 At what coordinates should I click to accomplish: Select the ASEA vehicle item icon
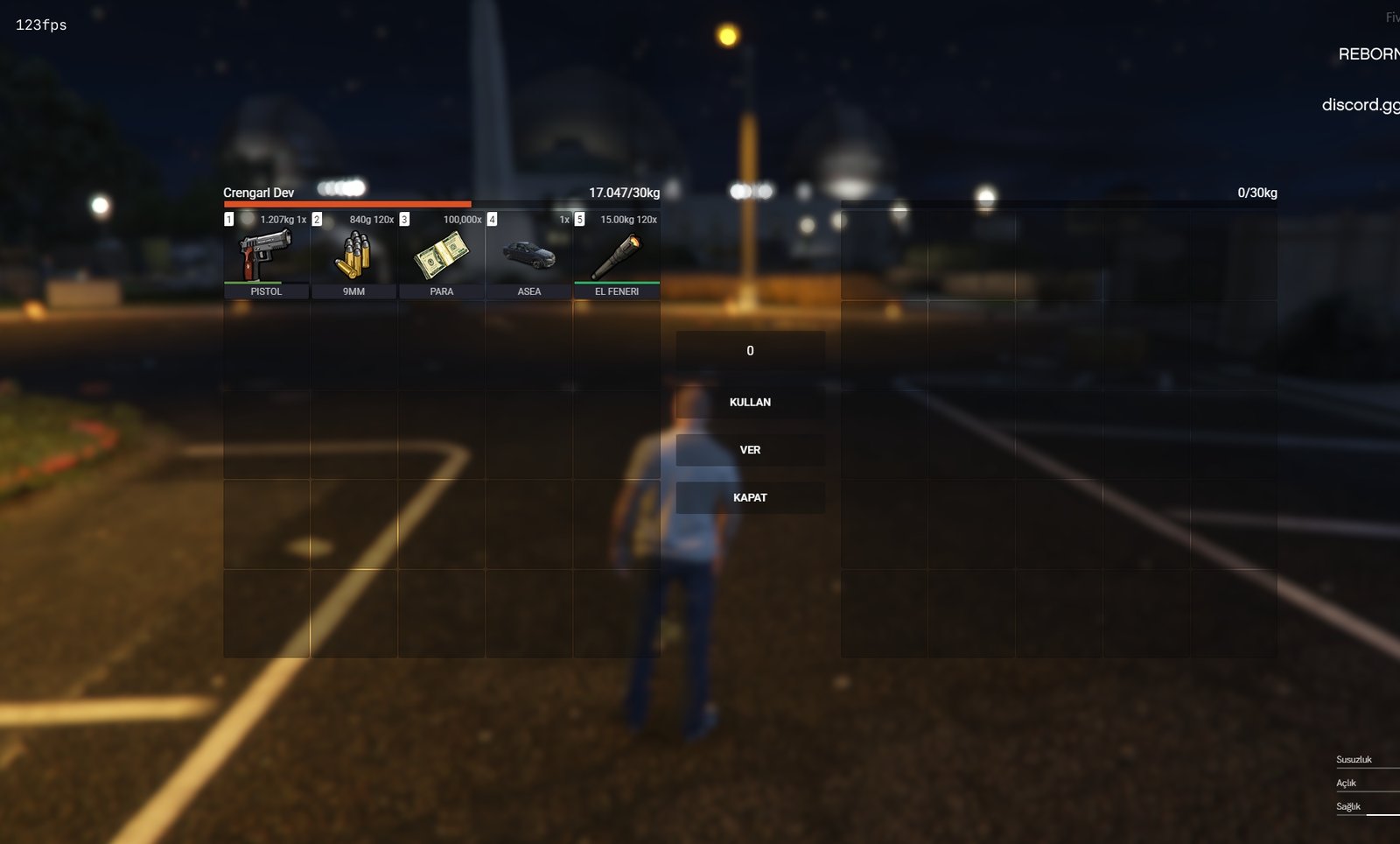(528, 253)
